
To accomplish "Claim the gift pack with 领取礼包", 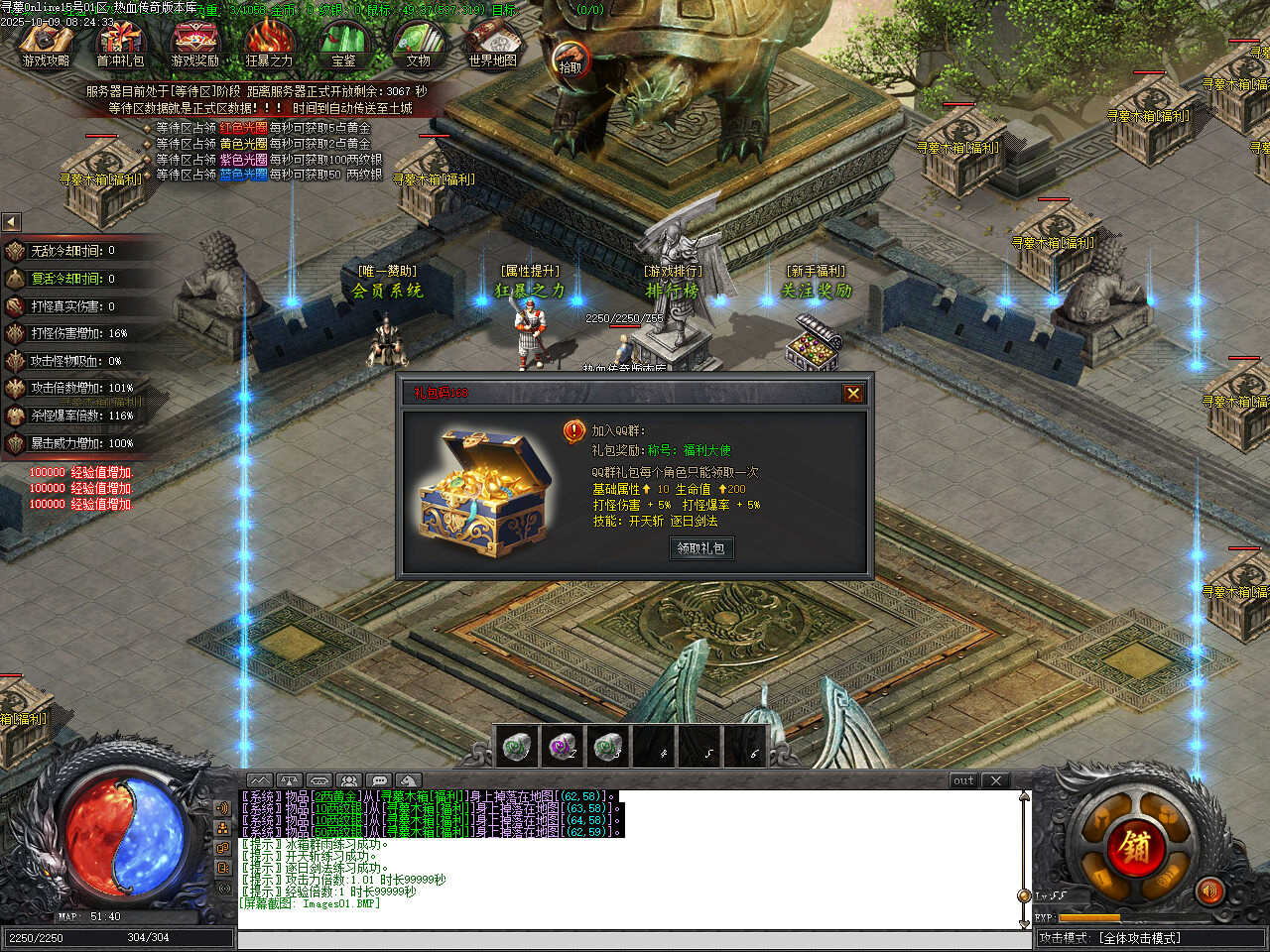I will tap(701, 547).
